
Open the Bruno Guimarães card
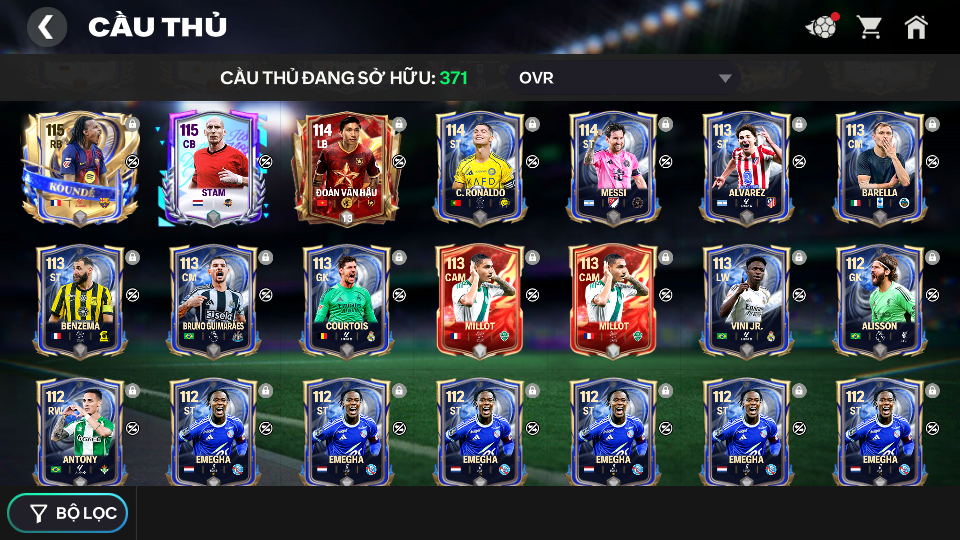[x=212, y=300]
